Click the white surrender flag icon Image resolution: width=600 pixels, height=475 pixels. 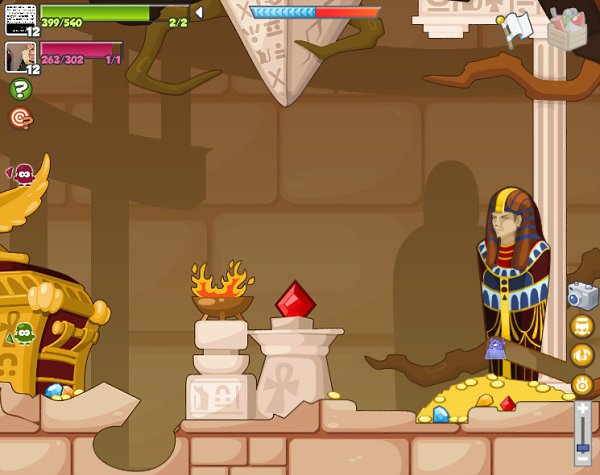tap(518, 28)
